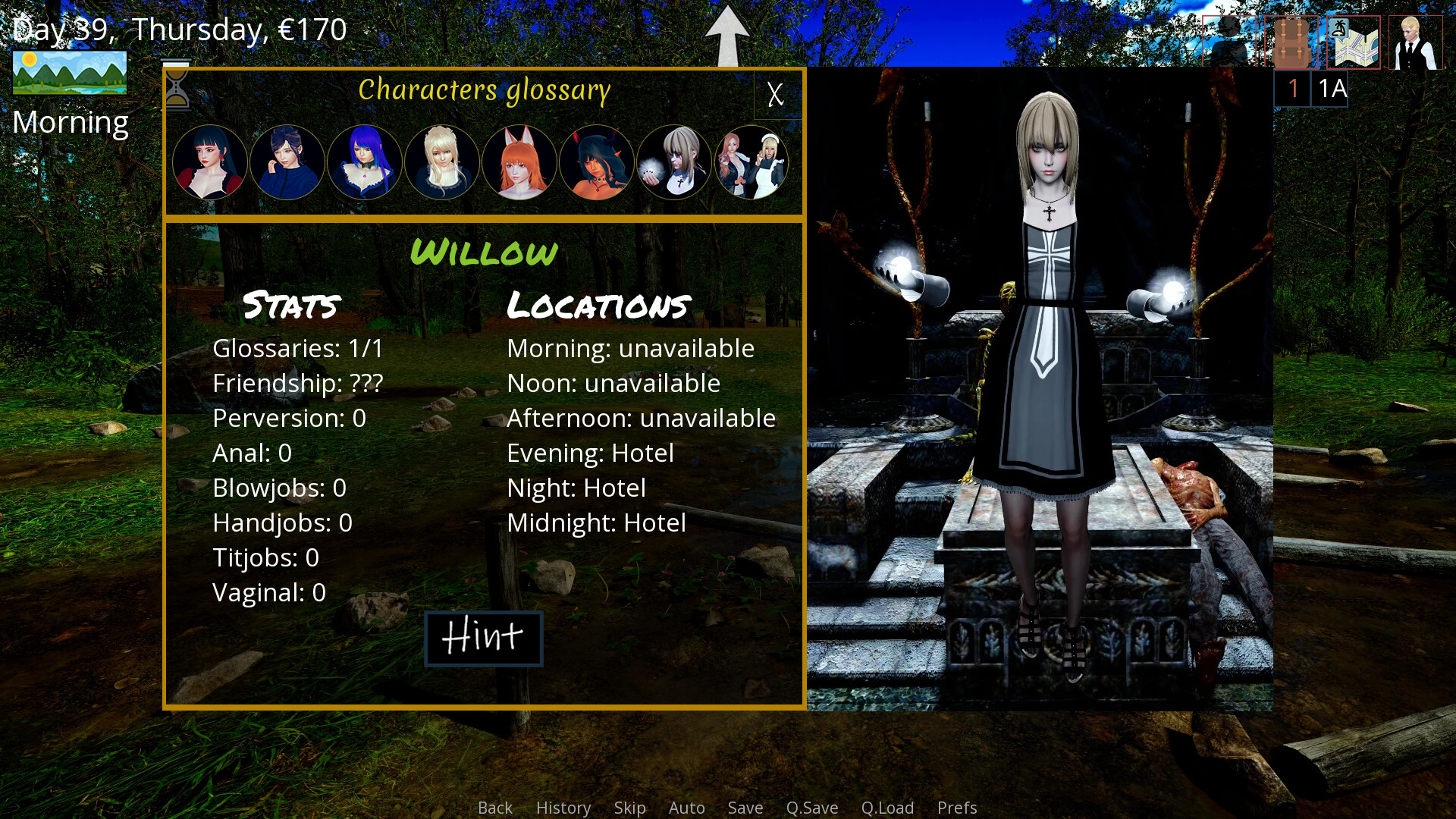Select the red-horned demon character portrait
1456x819 pixels.
click(x=597, y=162)
